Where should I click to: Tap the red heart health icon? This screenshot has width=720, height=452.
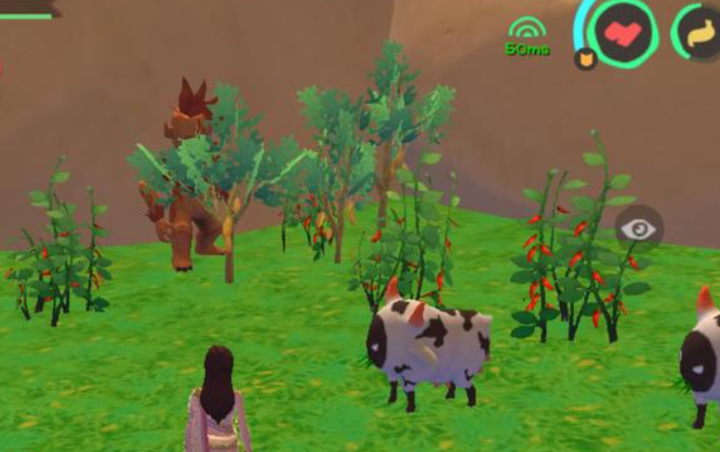(x=623, y=32)
